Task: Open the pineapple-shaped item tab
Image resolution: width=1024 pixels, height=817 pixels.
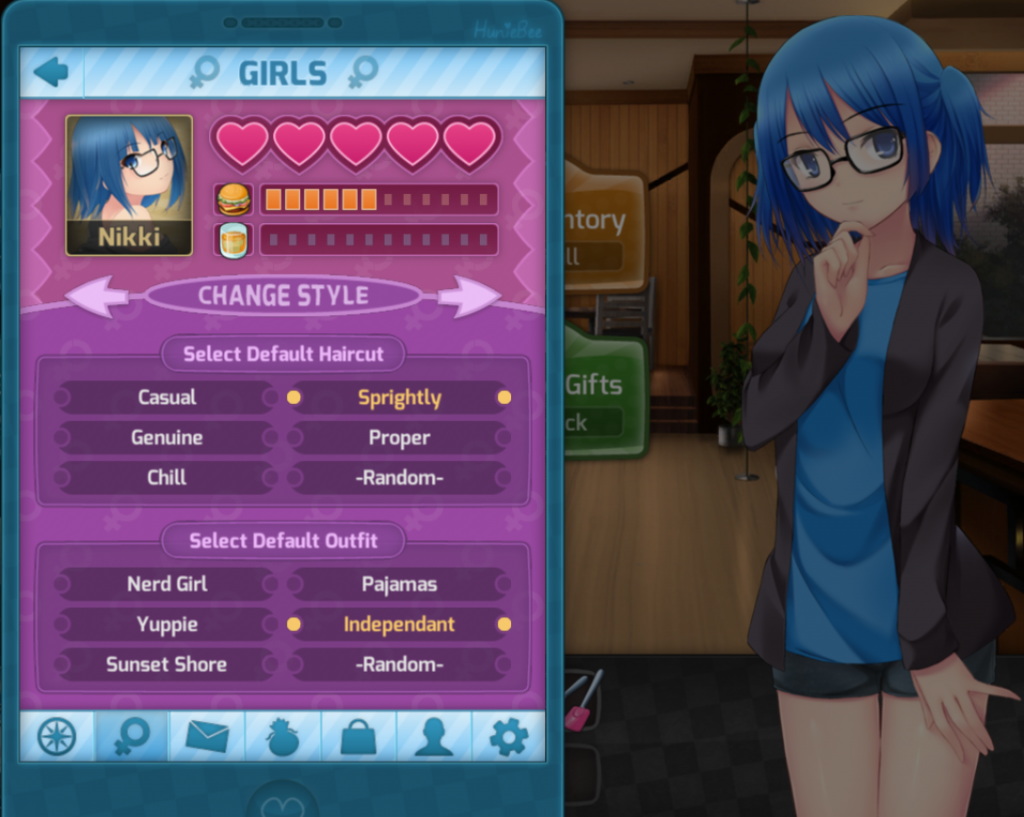Action: pos(282,737)
